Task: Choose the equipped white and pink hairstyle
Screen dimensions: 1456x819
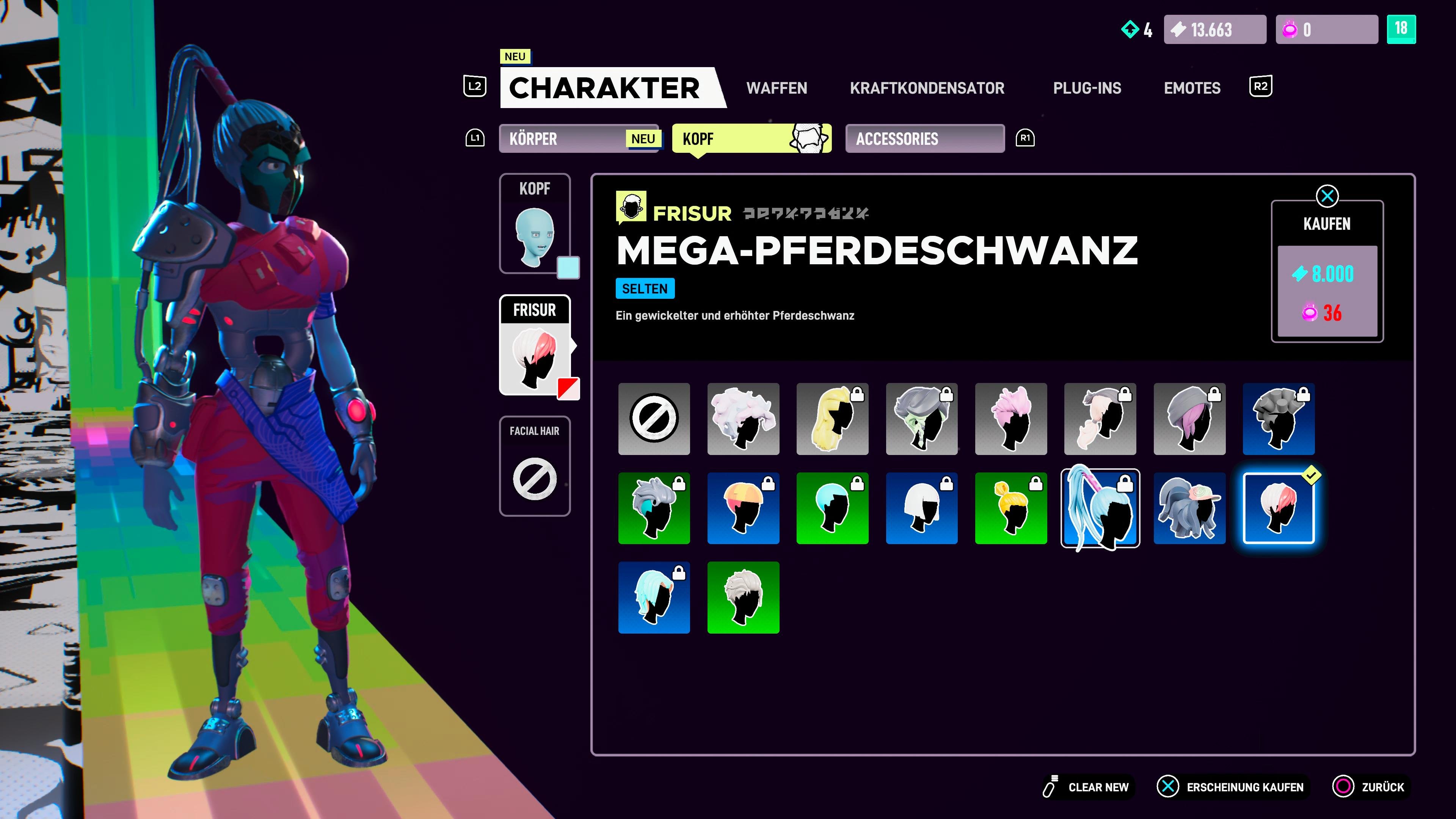Action: [x=1278, y=508]
